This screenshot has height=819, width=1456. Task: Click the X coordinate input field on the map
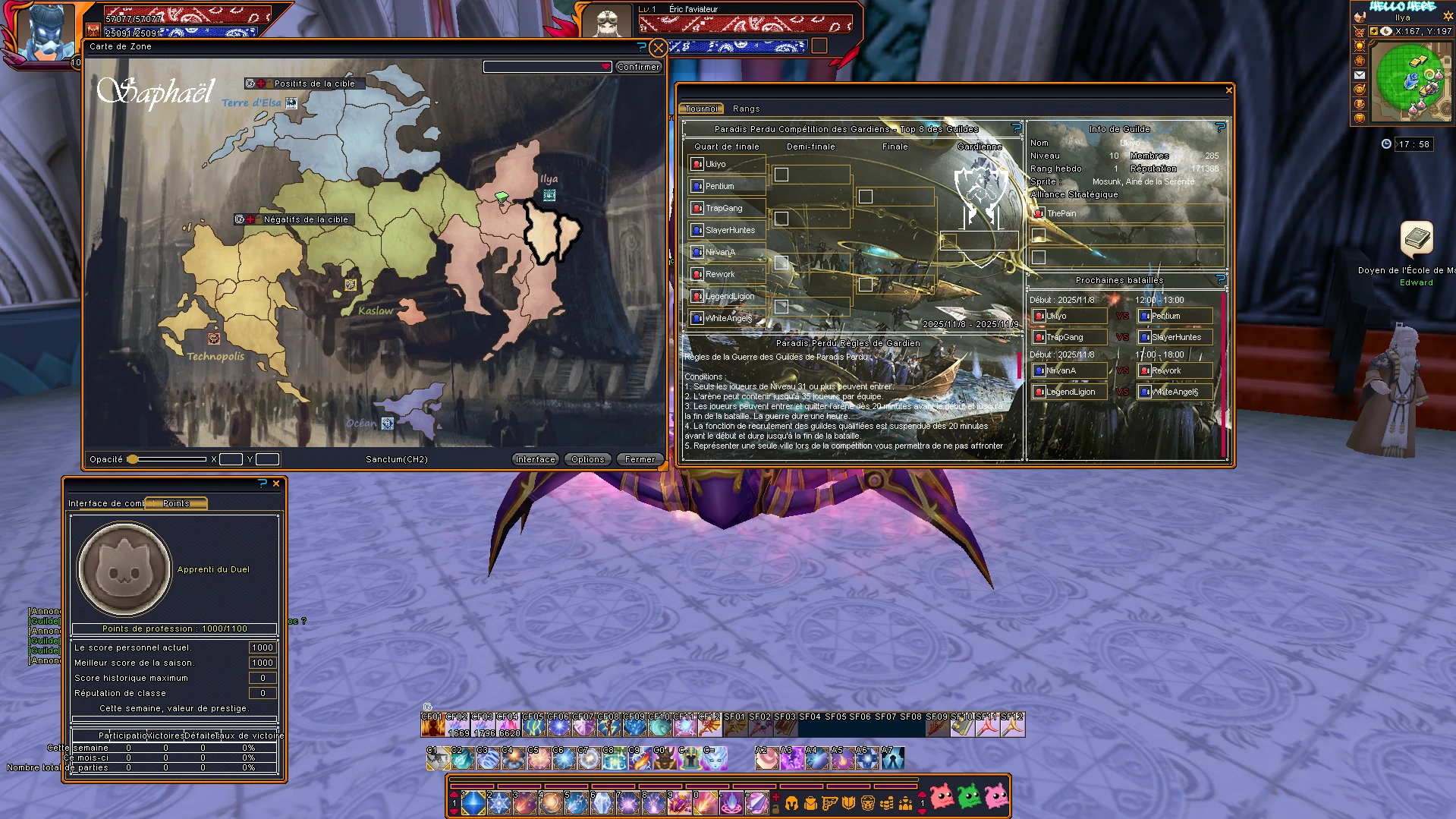(230, 458)
